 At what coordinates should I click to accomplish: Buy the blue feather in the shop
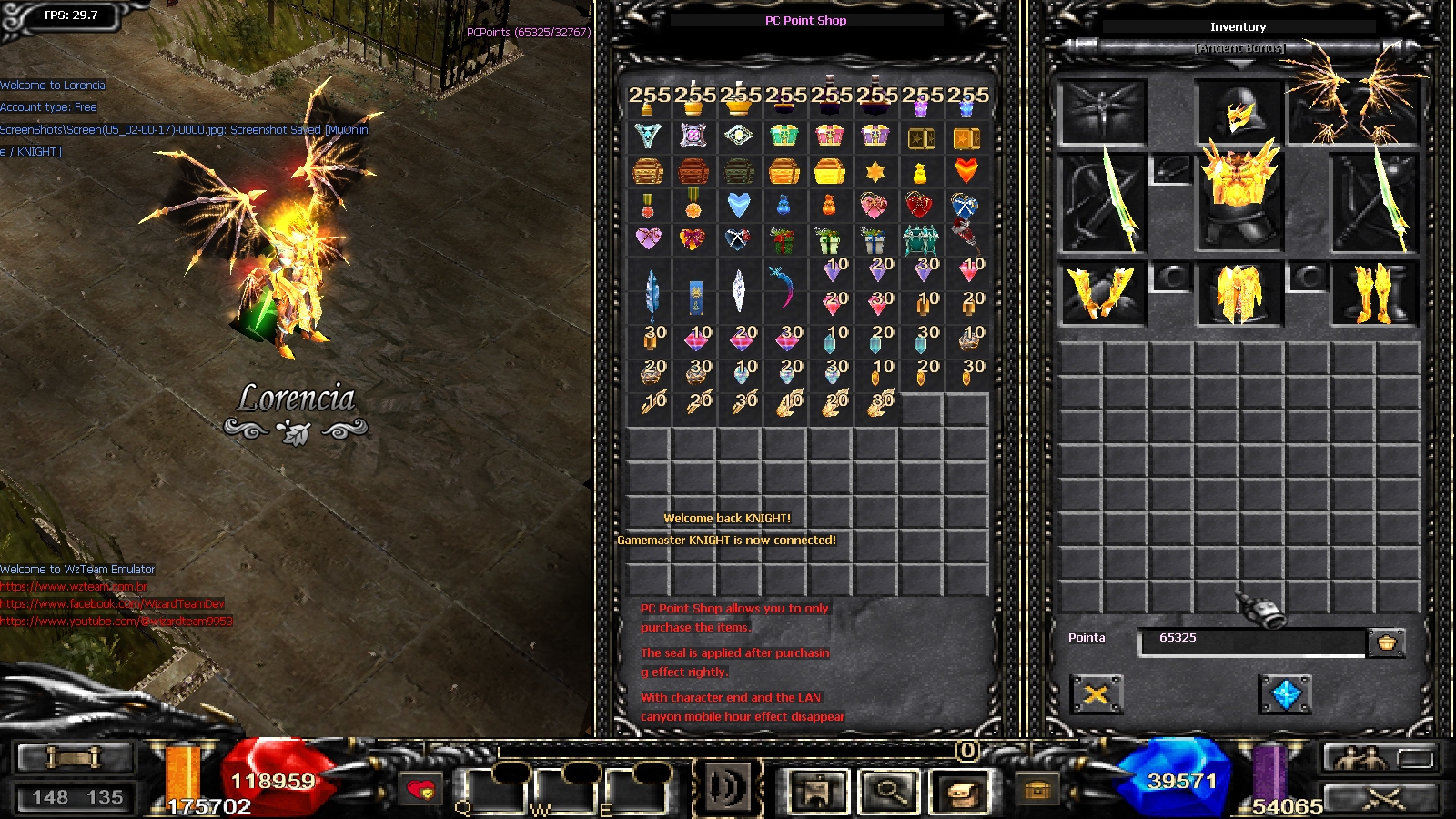pyautogui.click(x=650, y=293)
